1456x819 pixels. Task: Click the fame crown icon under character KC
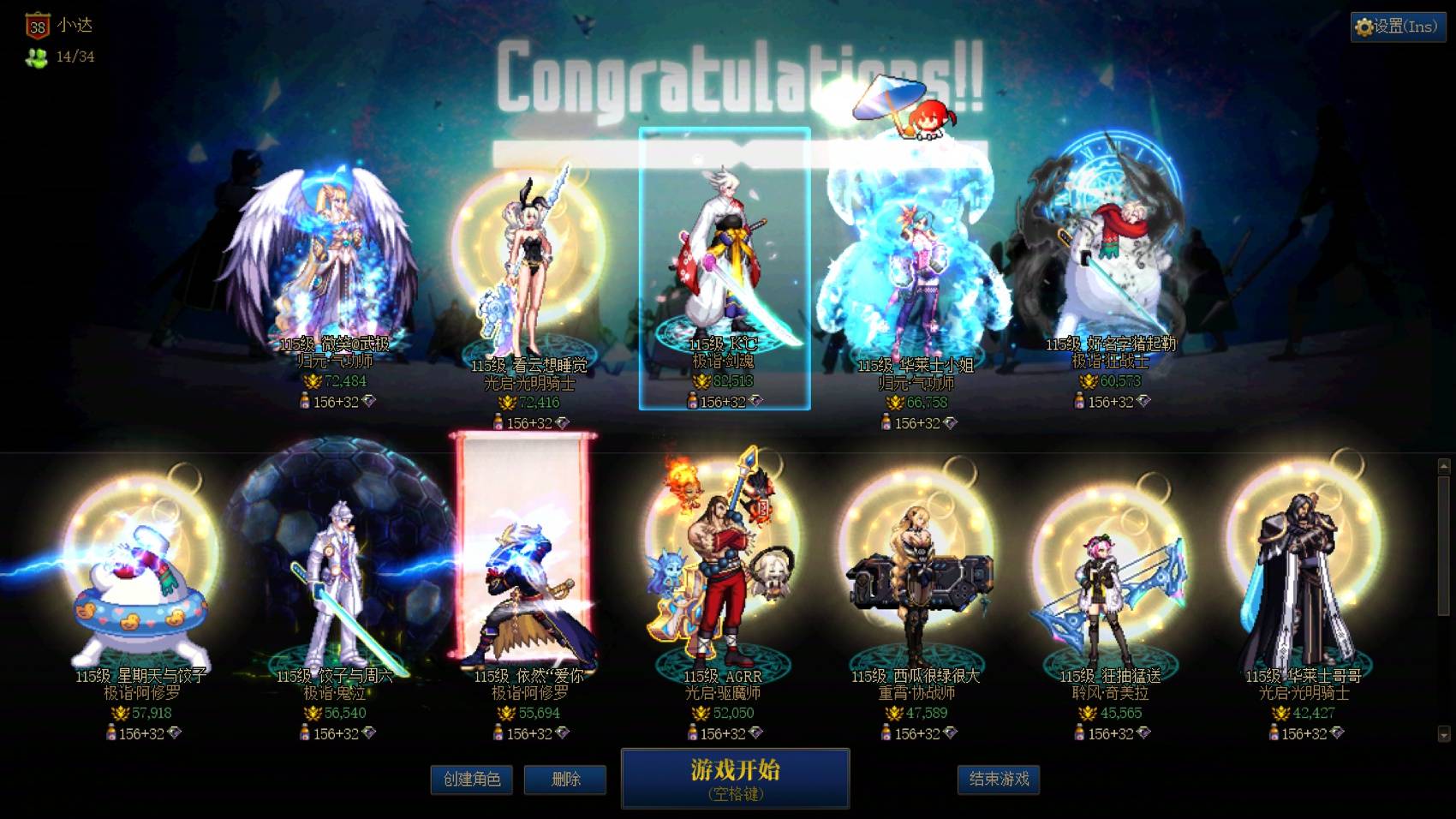click(x=702, y=381)
